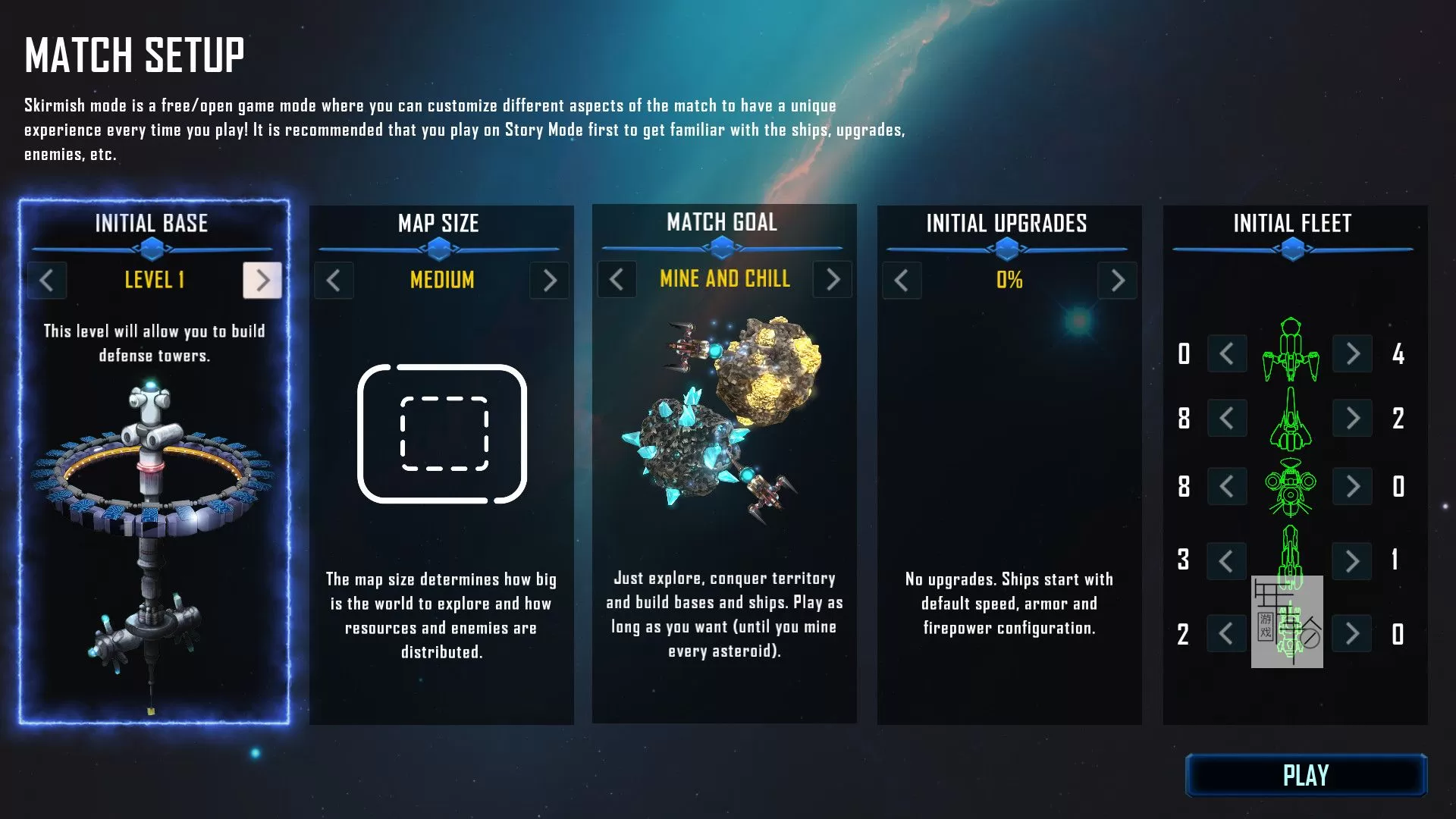Start the match with the PLAY button
This screenshot has height=819, width=1456.
1305,775
